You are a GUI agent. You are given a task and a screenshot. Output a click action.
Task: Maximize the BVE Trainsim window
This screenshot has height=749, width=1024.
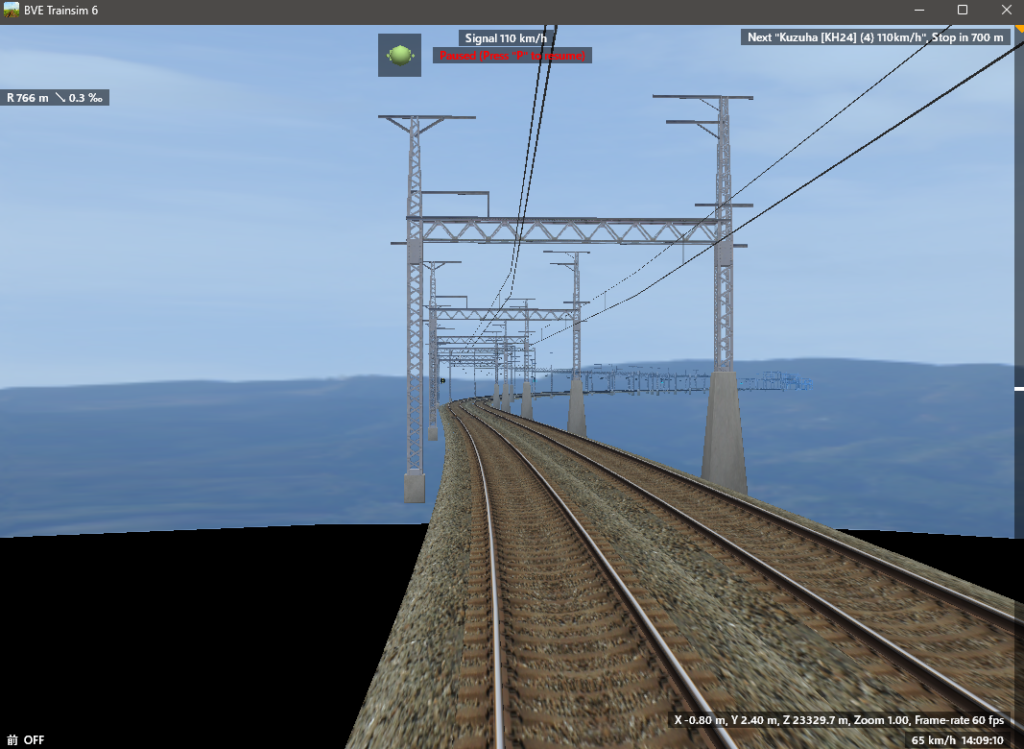962,10
